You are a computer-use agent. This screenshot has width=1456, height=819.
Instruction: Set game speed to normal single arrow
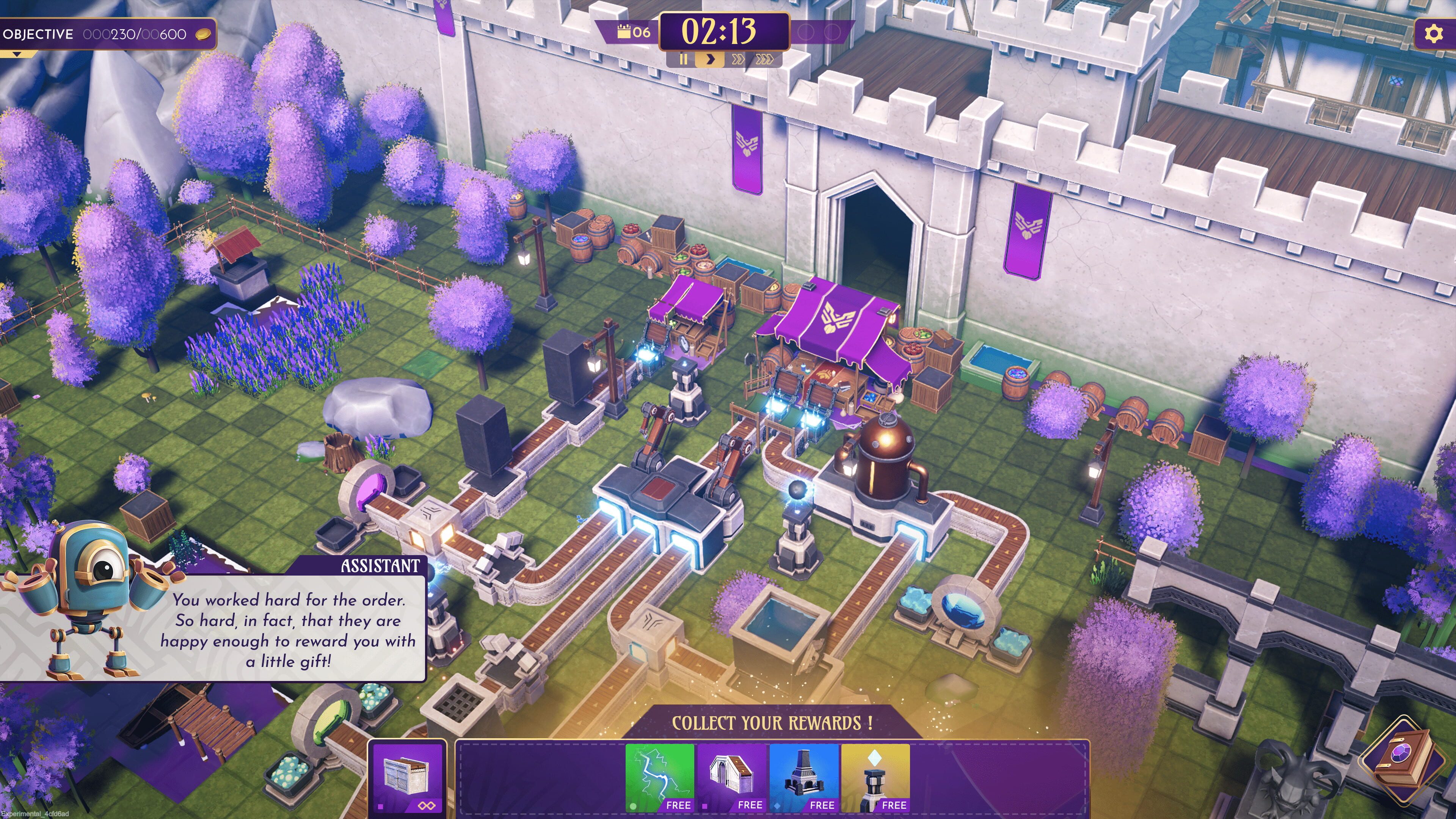coord(711,60)
